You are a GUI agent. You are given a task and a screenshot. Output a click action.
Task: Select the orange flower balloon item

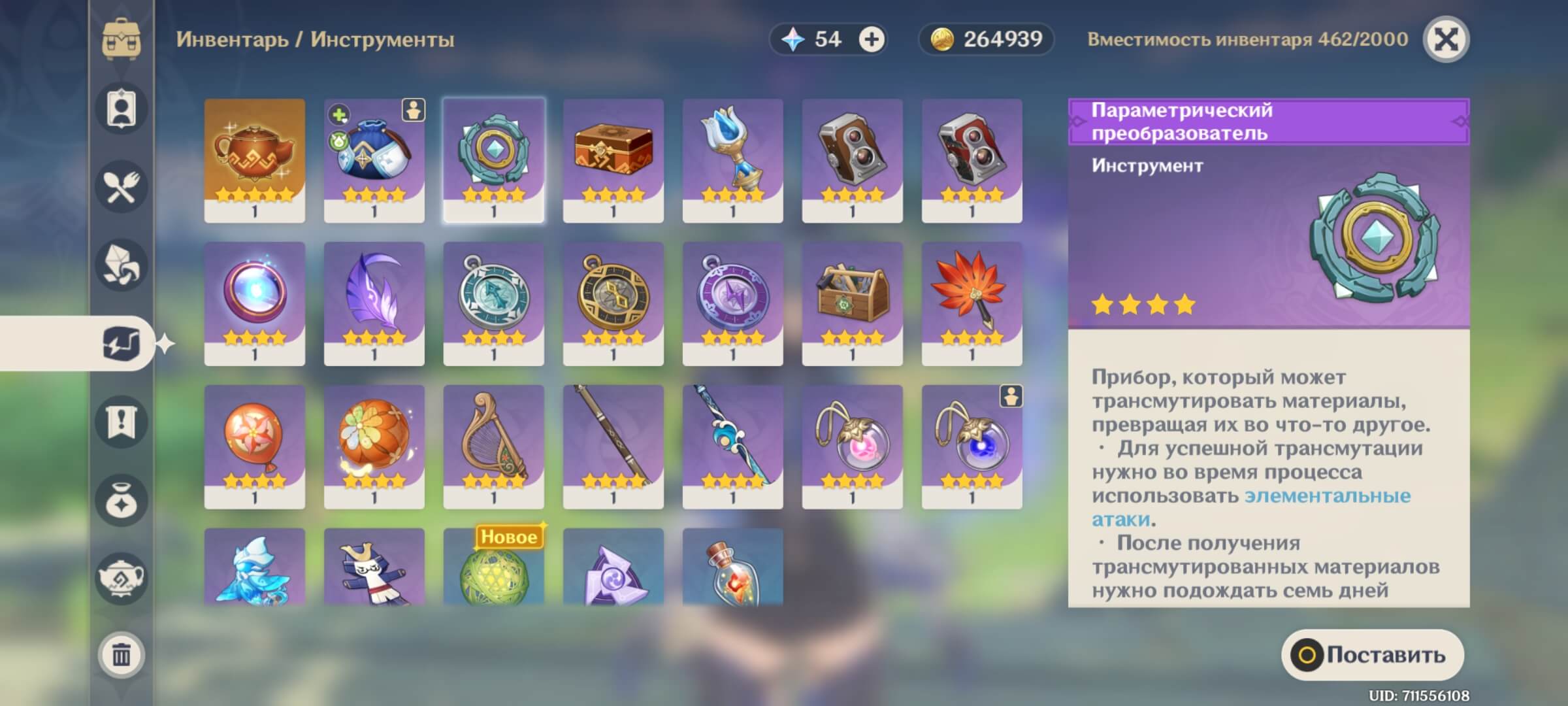tap(254, 446)
